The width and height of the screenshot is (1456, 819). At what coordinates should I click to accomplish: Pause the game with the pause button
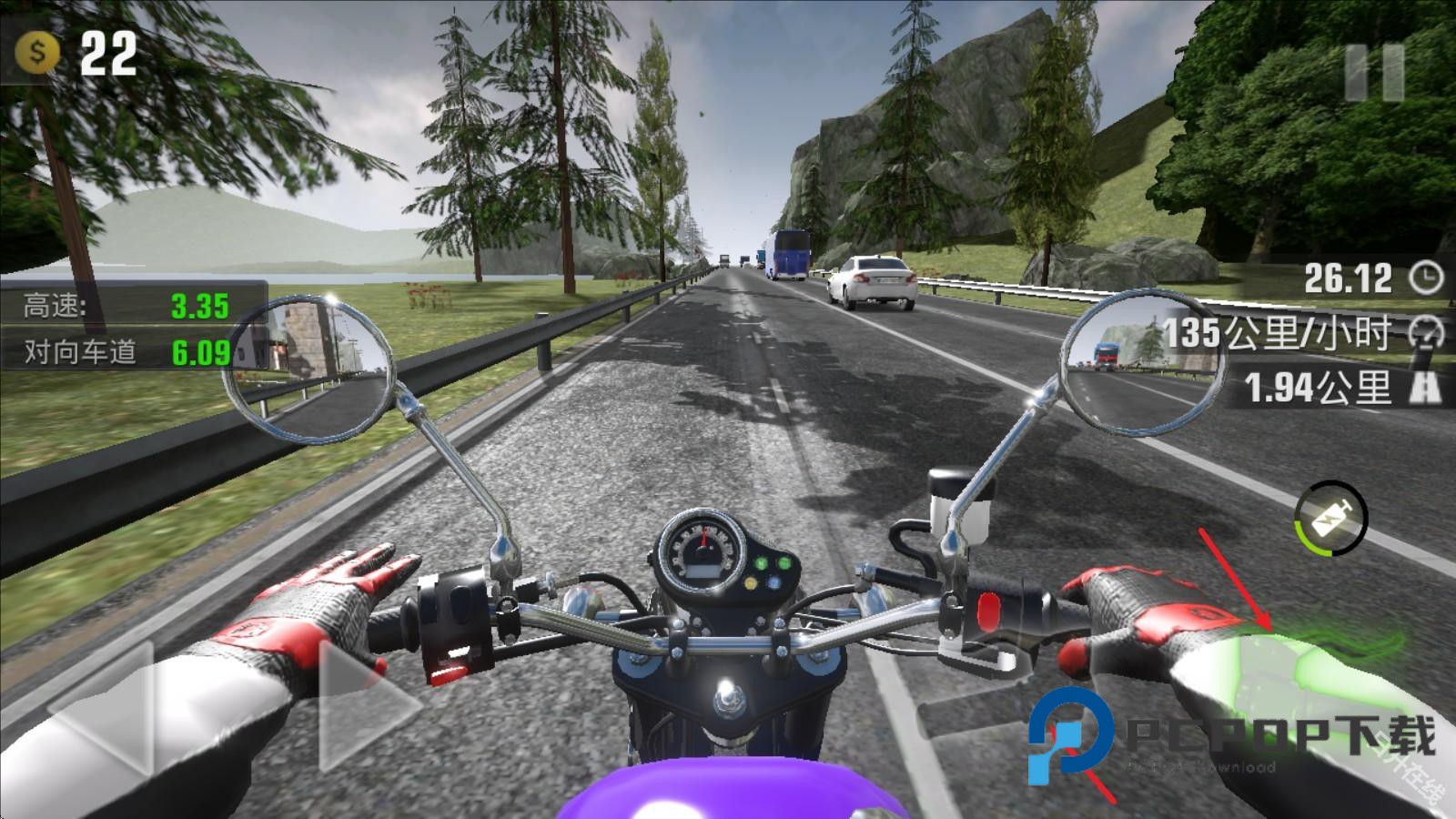(1374, 72)
